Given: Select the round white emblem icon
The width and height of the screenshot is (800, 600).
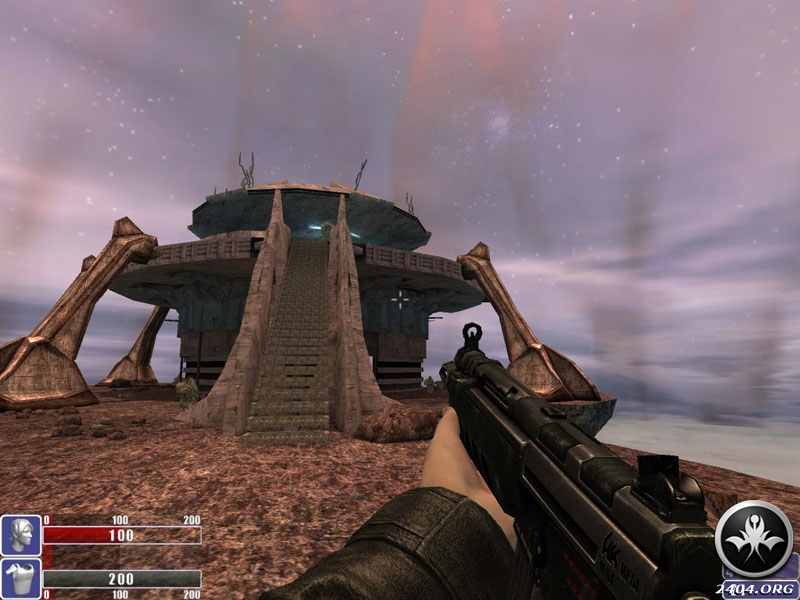Looking at the screenshot, I should click(x=755, y=540).
